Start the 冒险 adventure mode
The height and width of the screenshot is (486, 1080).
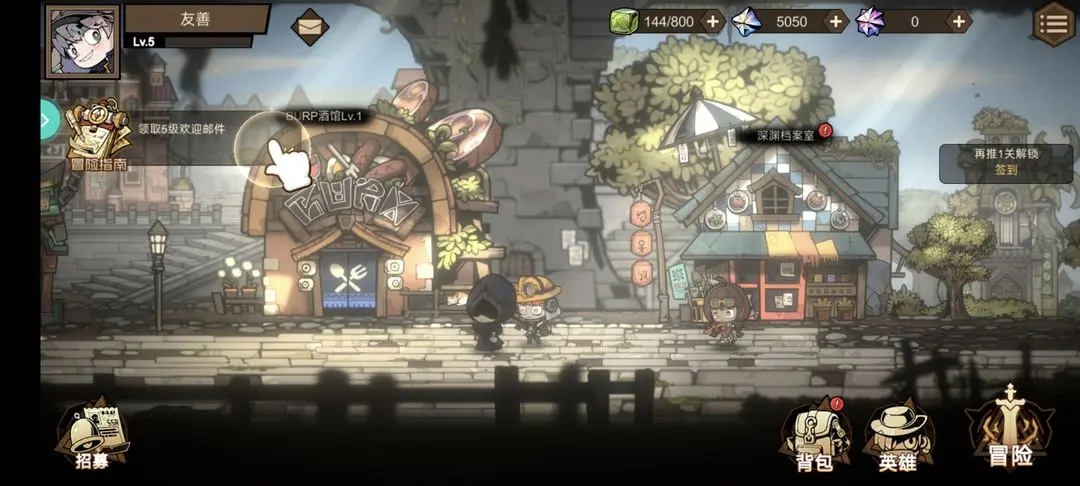click(x=1010, y=430)
